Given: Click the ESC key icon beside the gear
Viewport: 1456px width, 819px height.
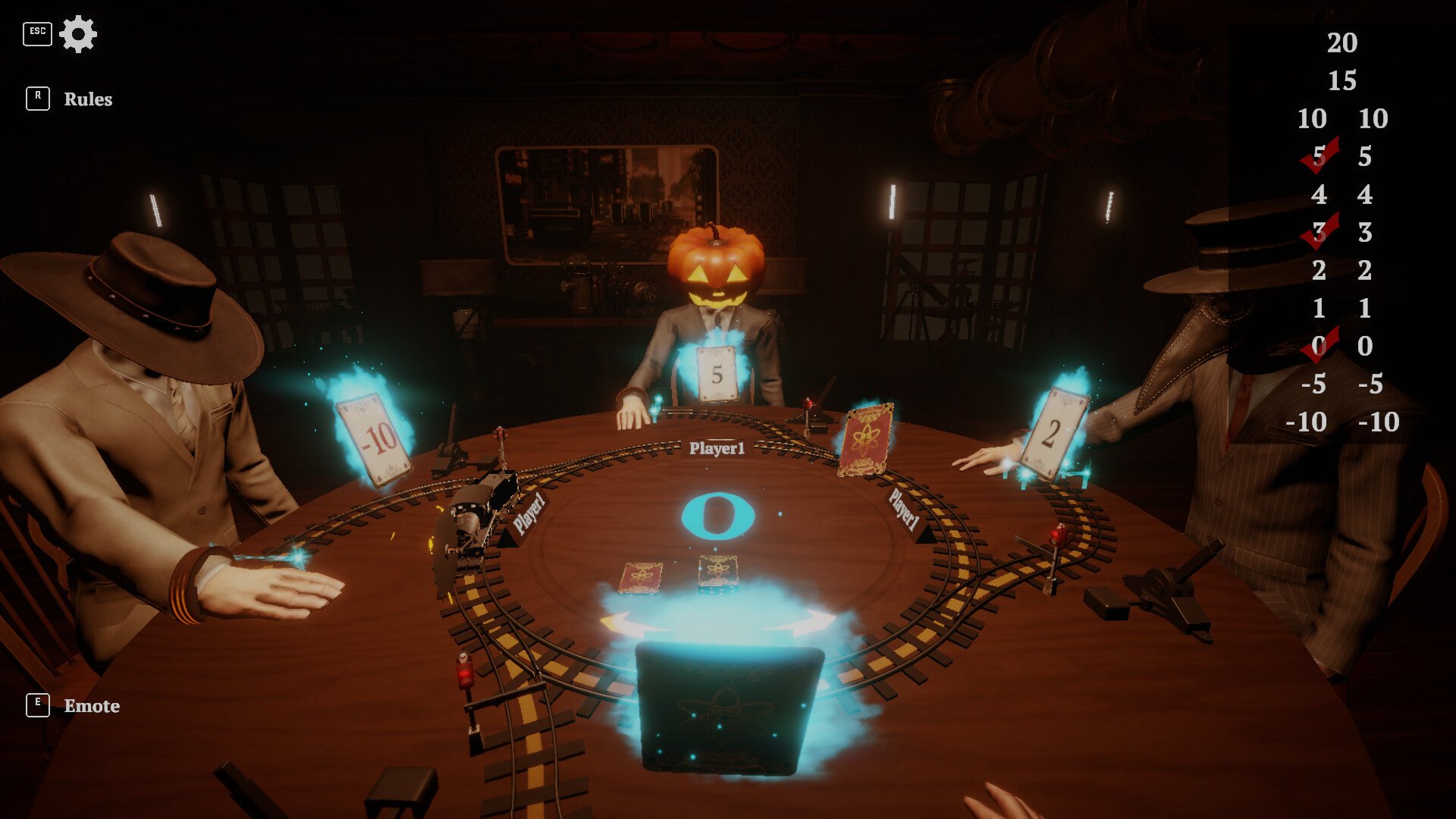Looking at the screenshot, I should coord(37,33).
